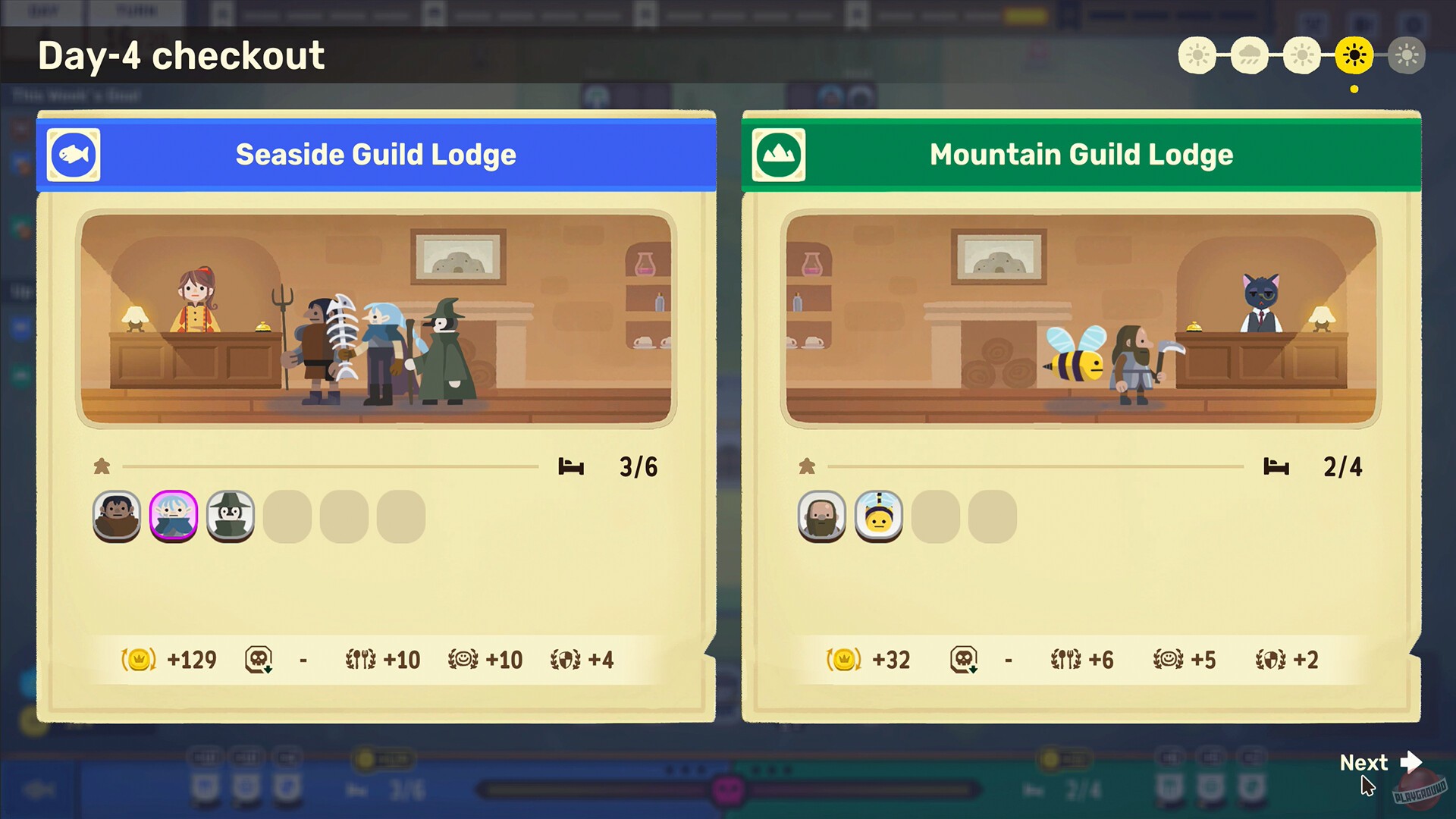This screenshot has height=819, width=1456.
Task: Click the skull expense icon in Seaside lodge stats
Action: point(256,660)
